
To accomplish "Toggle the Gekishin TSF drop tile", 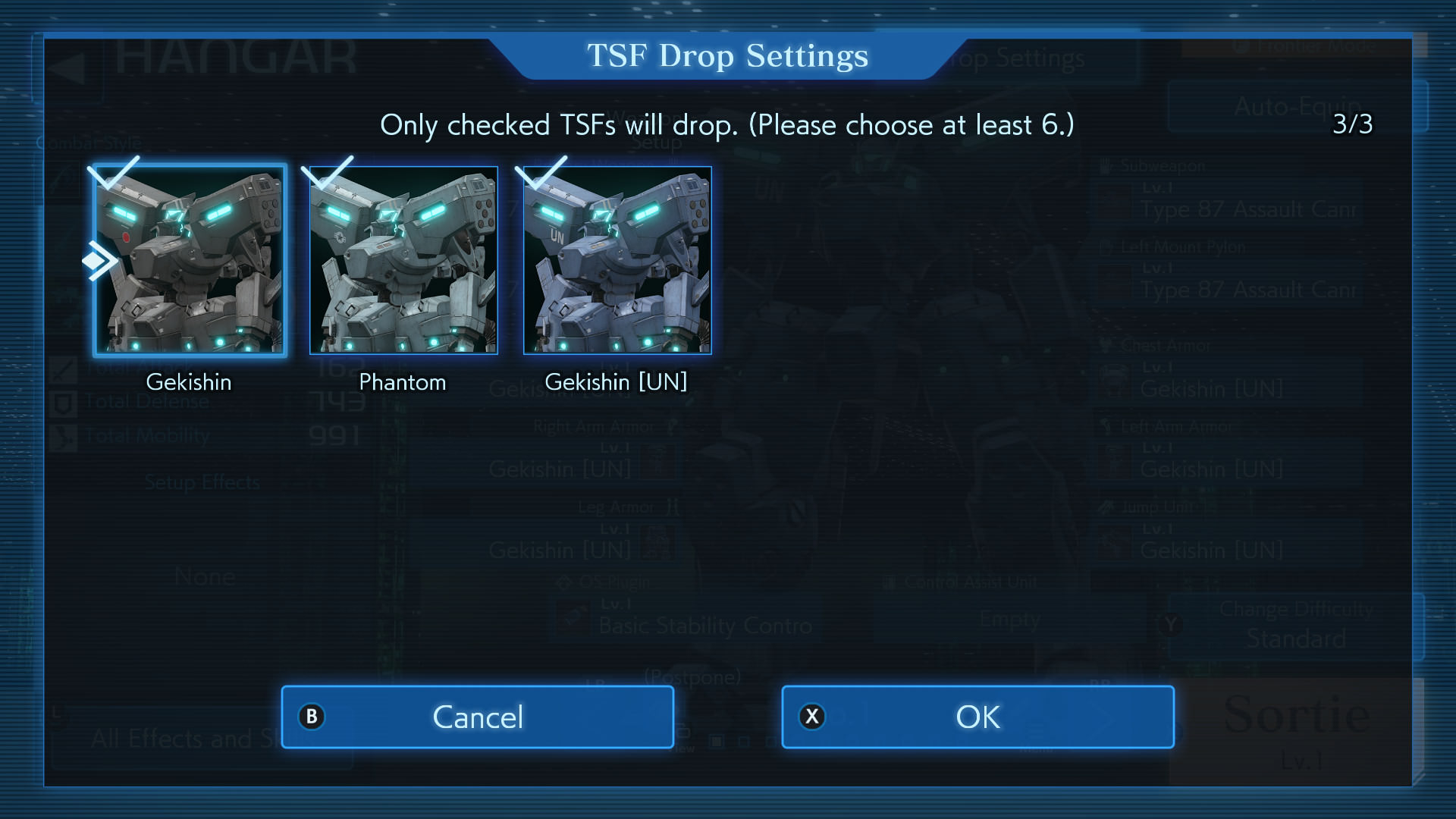I will point(190,260).
